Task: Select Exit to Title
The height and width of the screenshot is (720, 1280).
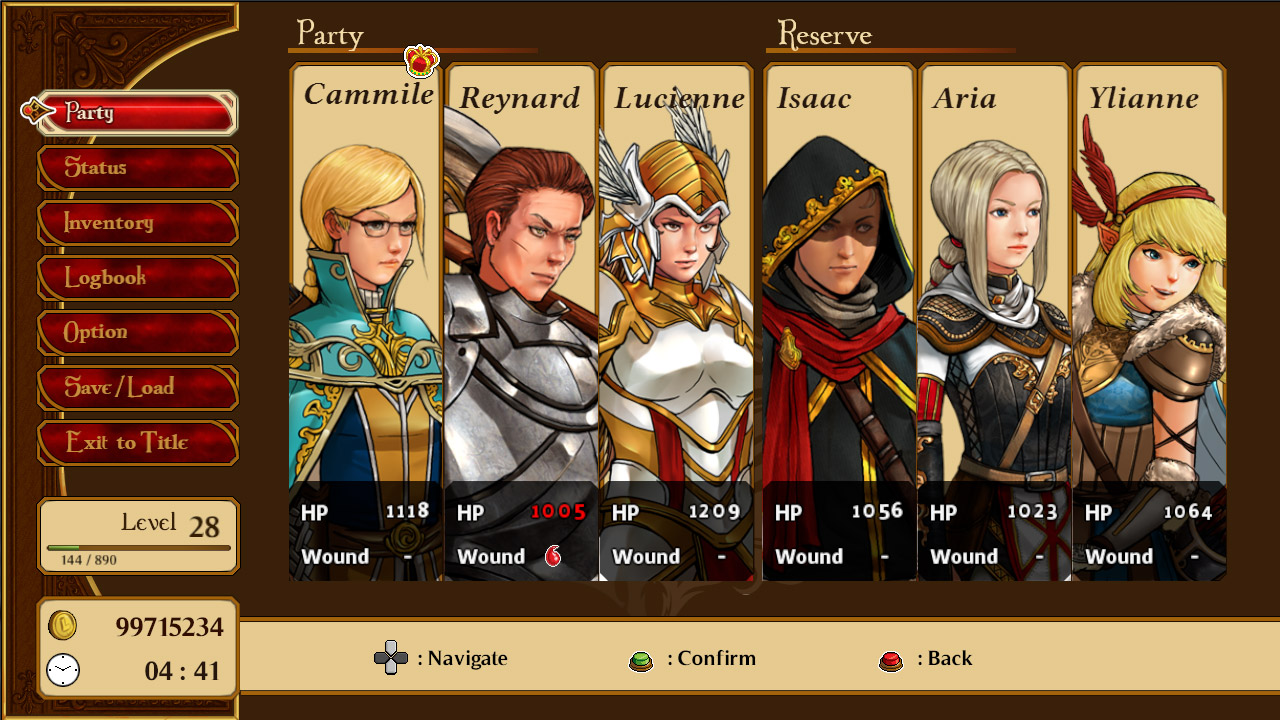Action: click(137, 443)
